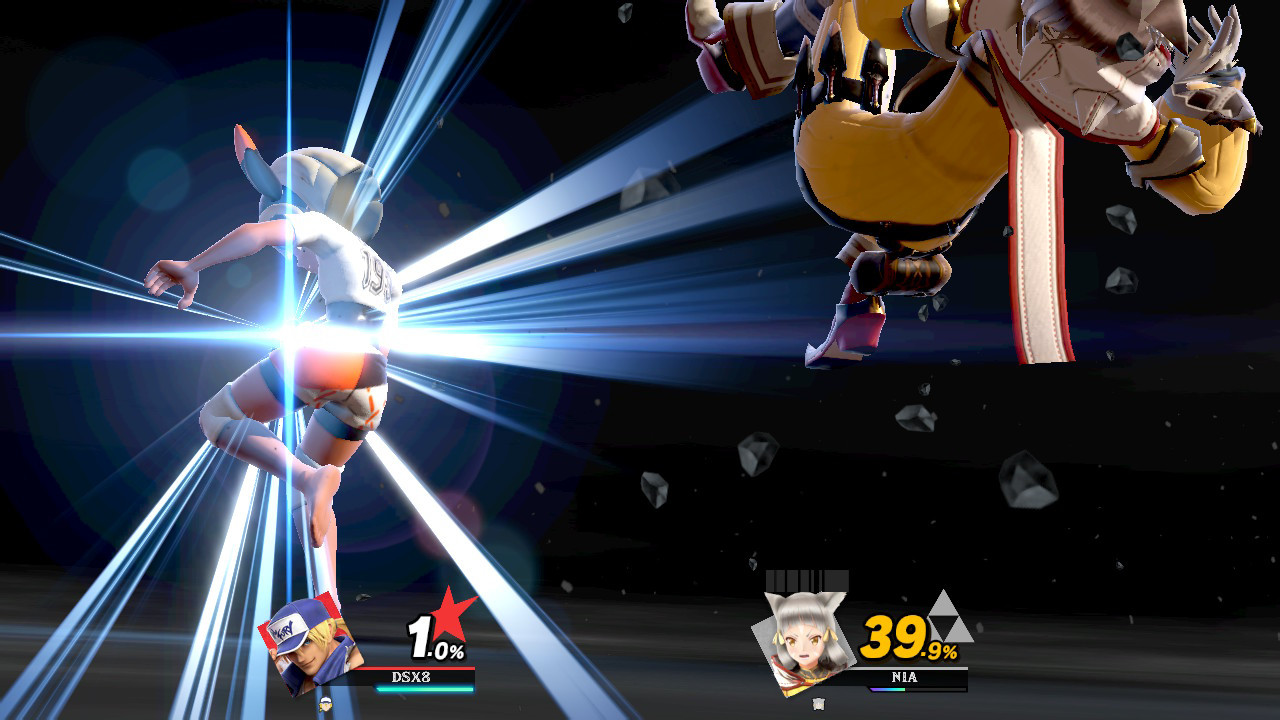Click the rainbow gauge bar under NIA

point(887,689)
